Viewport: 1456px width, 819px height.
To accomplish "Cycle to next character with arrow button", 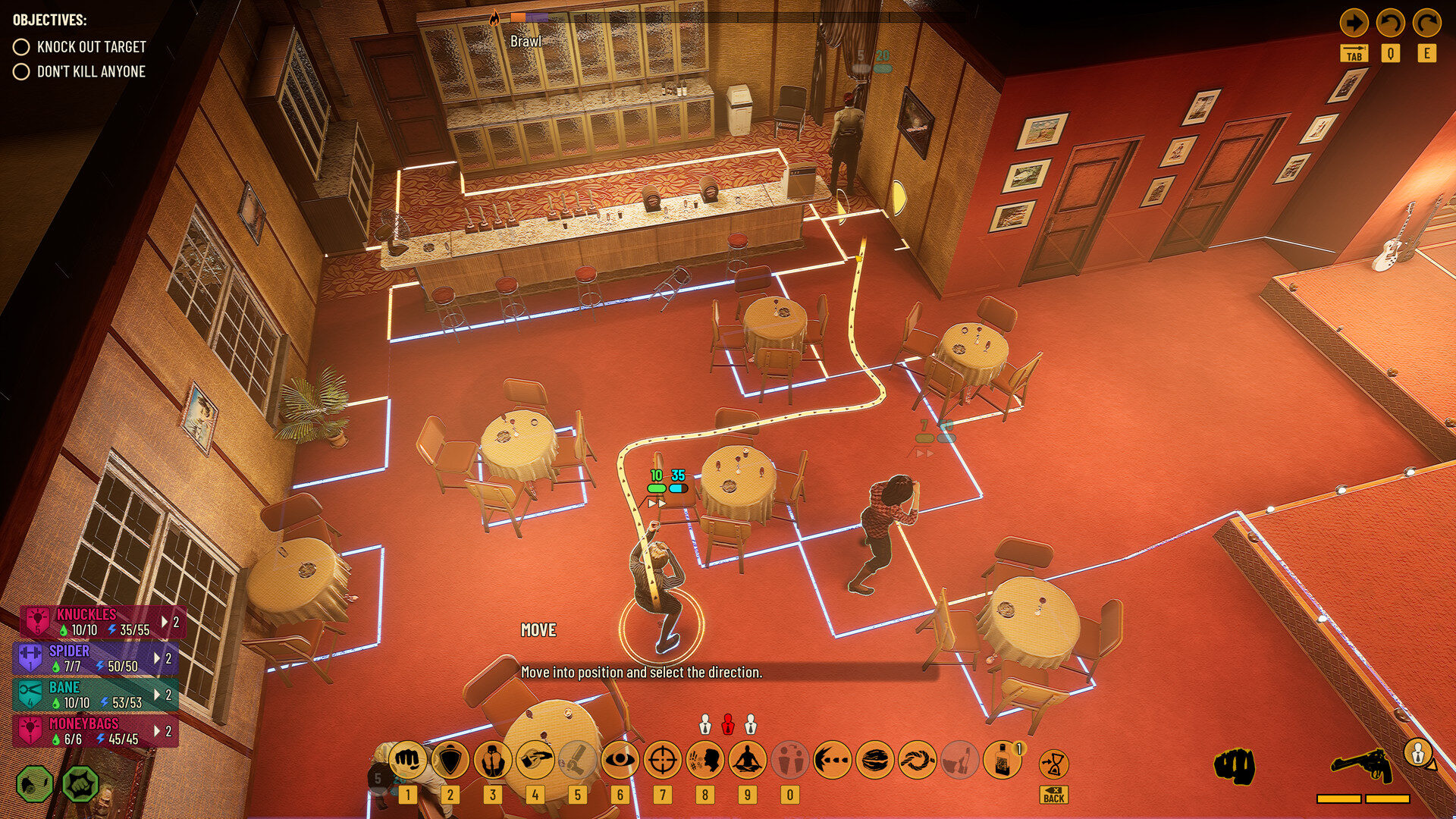I will pyautogui.click(x=1354, y=23).
